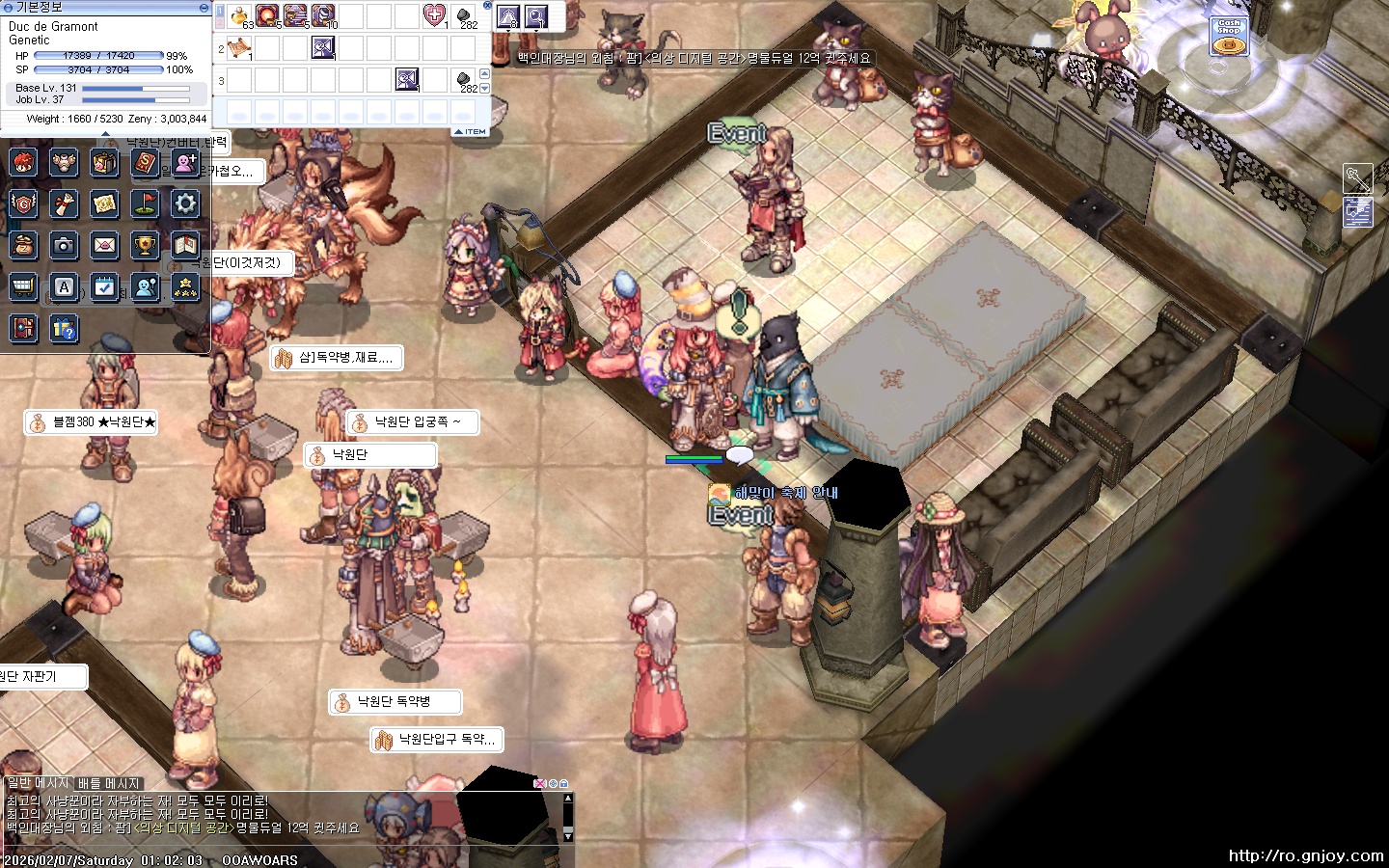
Task: Click the camera screenshot icon
Action: (64, 245)
